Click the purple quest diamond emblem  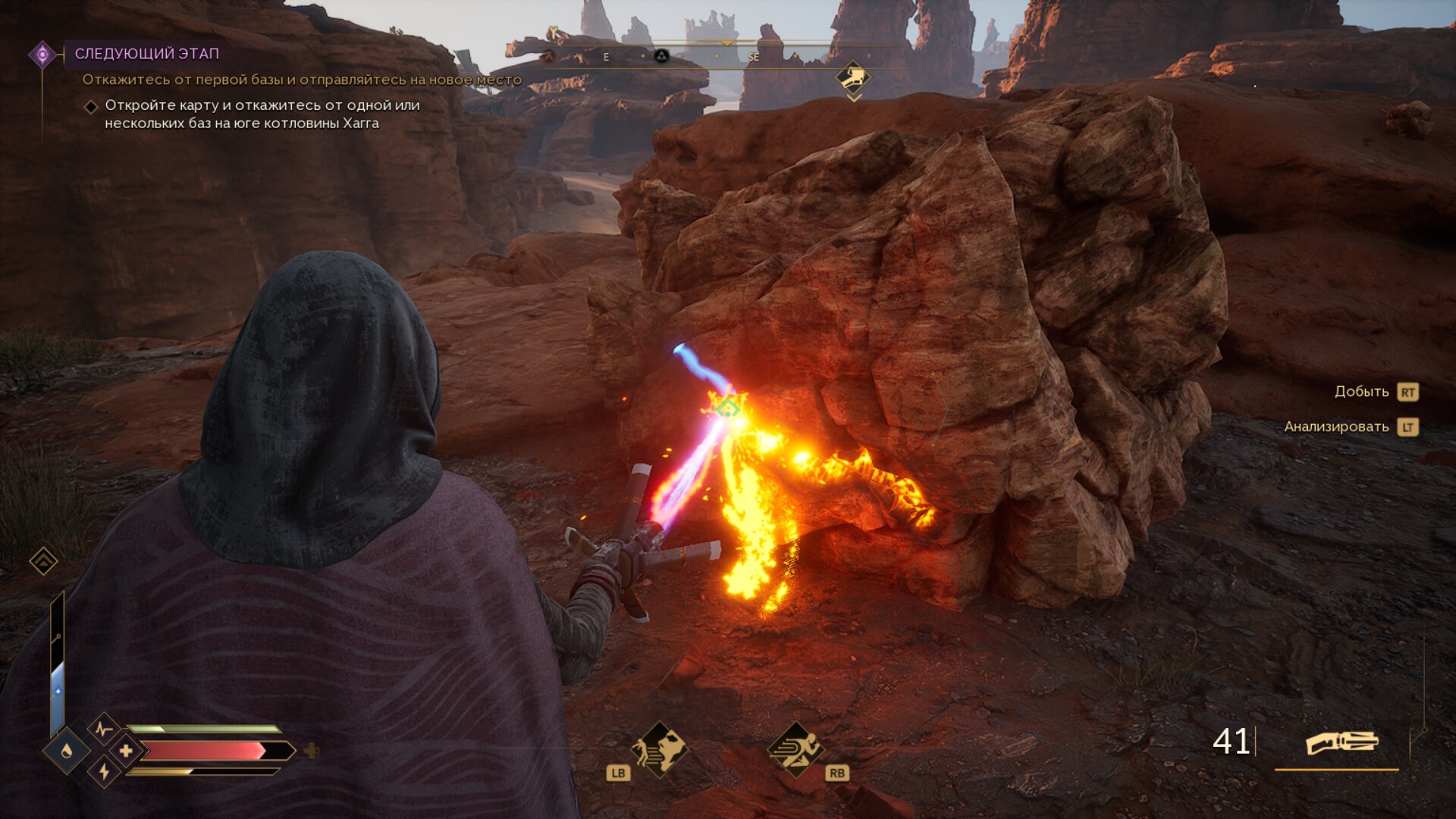click(42, 54)
